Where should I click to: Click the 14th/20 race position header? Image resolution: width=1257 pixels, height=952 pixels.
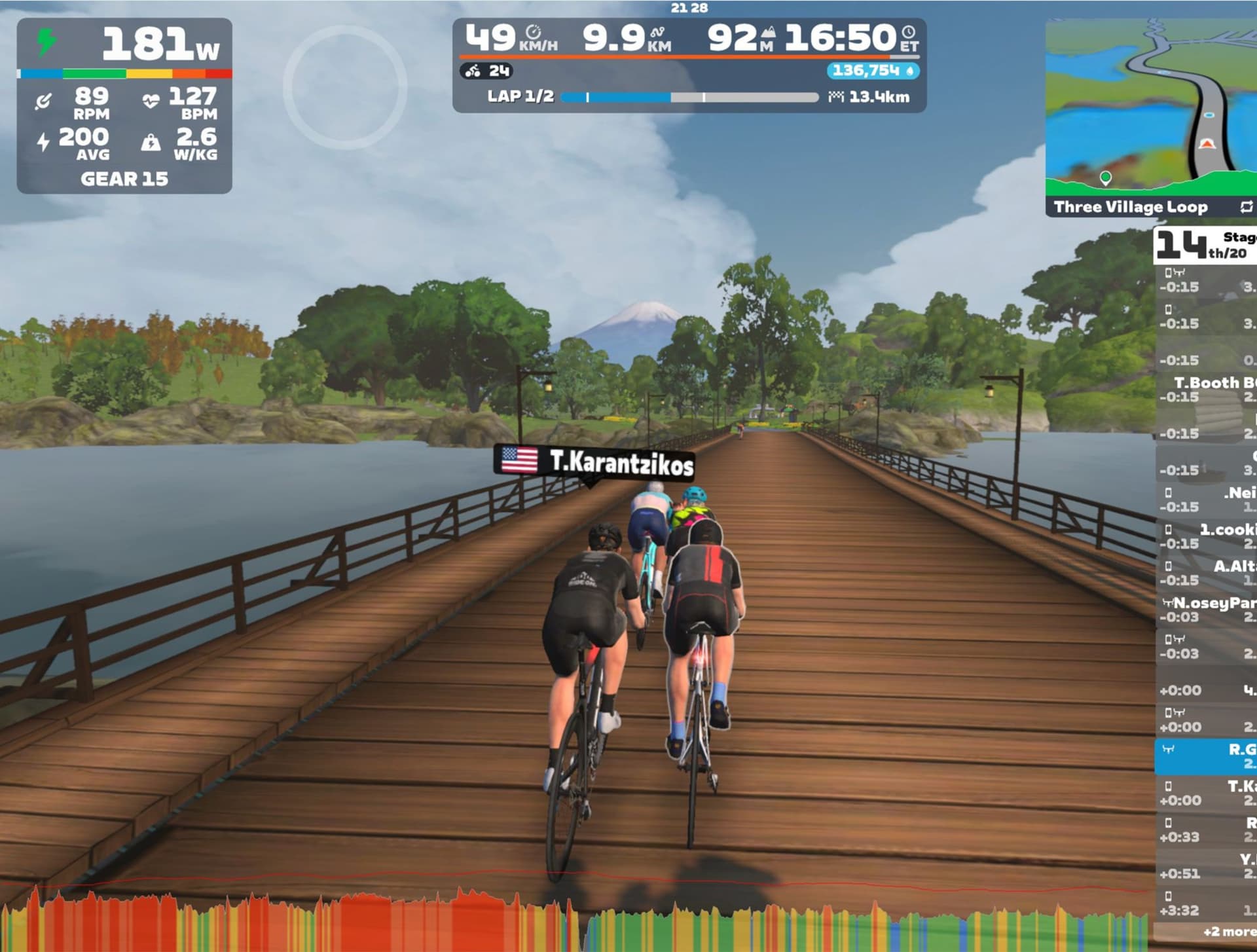tap(1203, 245)
